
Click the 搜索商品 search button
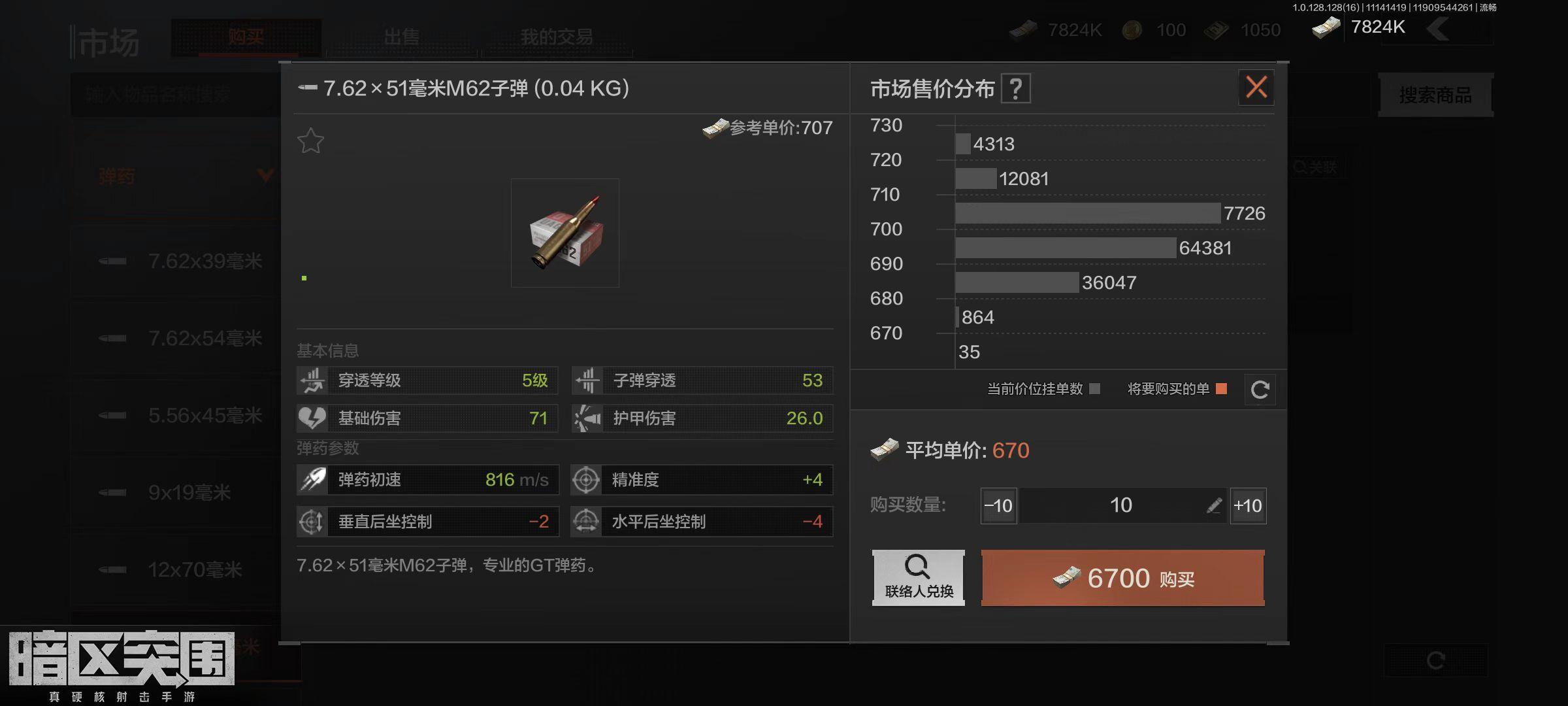tap(1435, 95)
